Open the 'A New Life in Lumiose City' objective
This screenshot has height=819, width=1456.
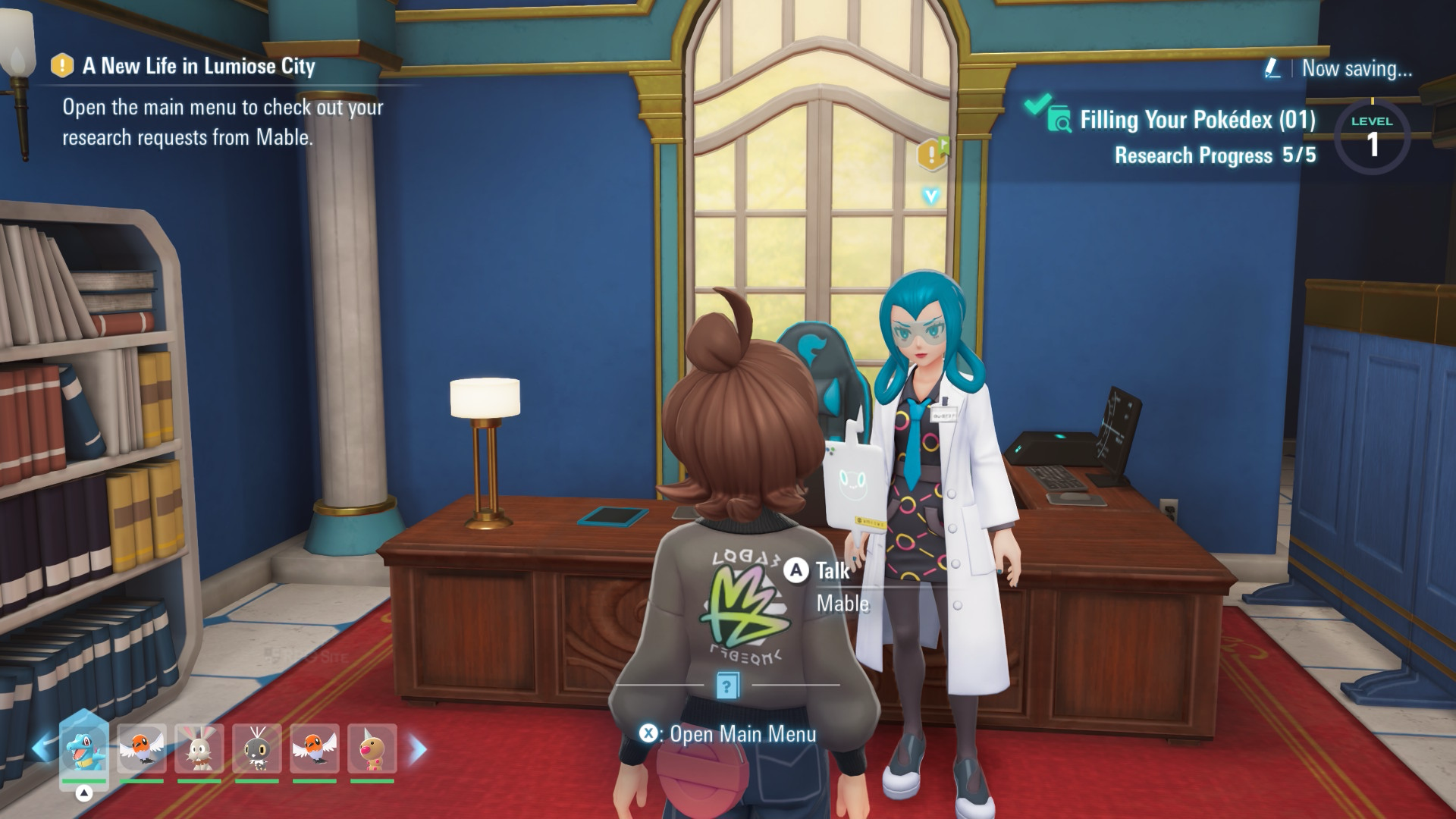click(x=199, y=67)
